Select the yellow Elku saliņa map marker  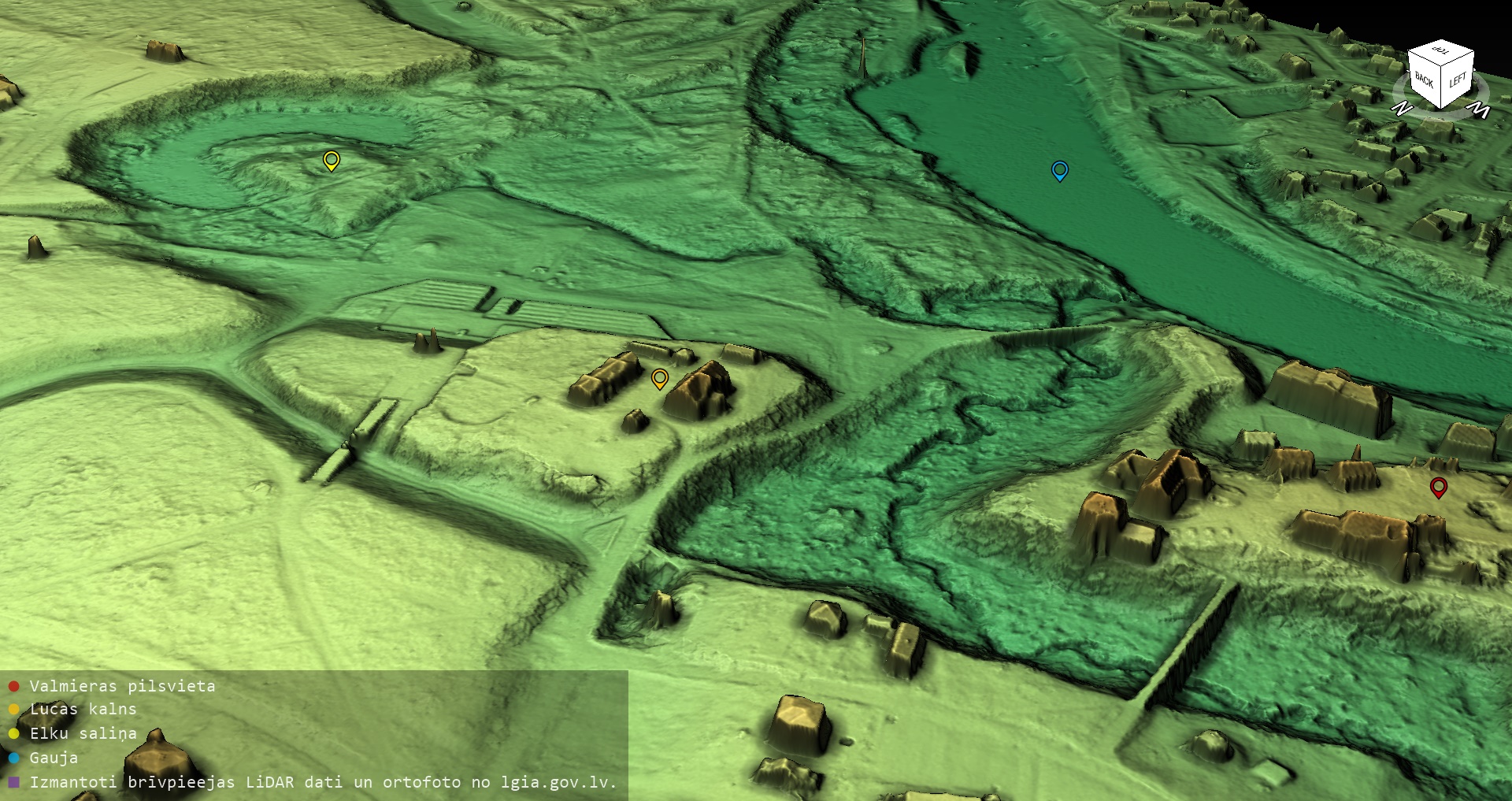332,160
